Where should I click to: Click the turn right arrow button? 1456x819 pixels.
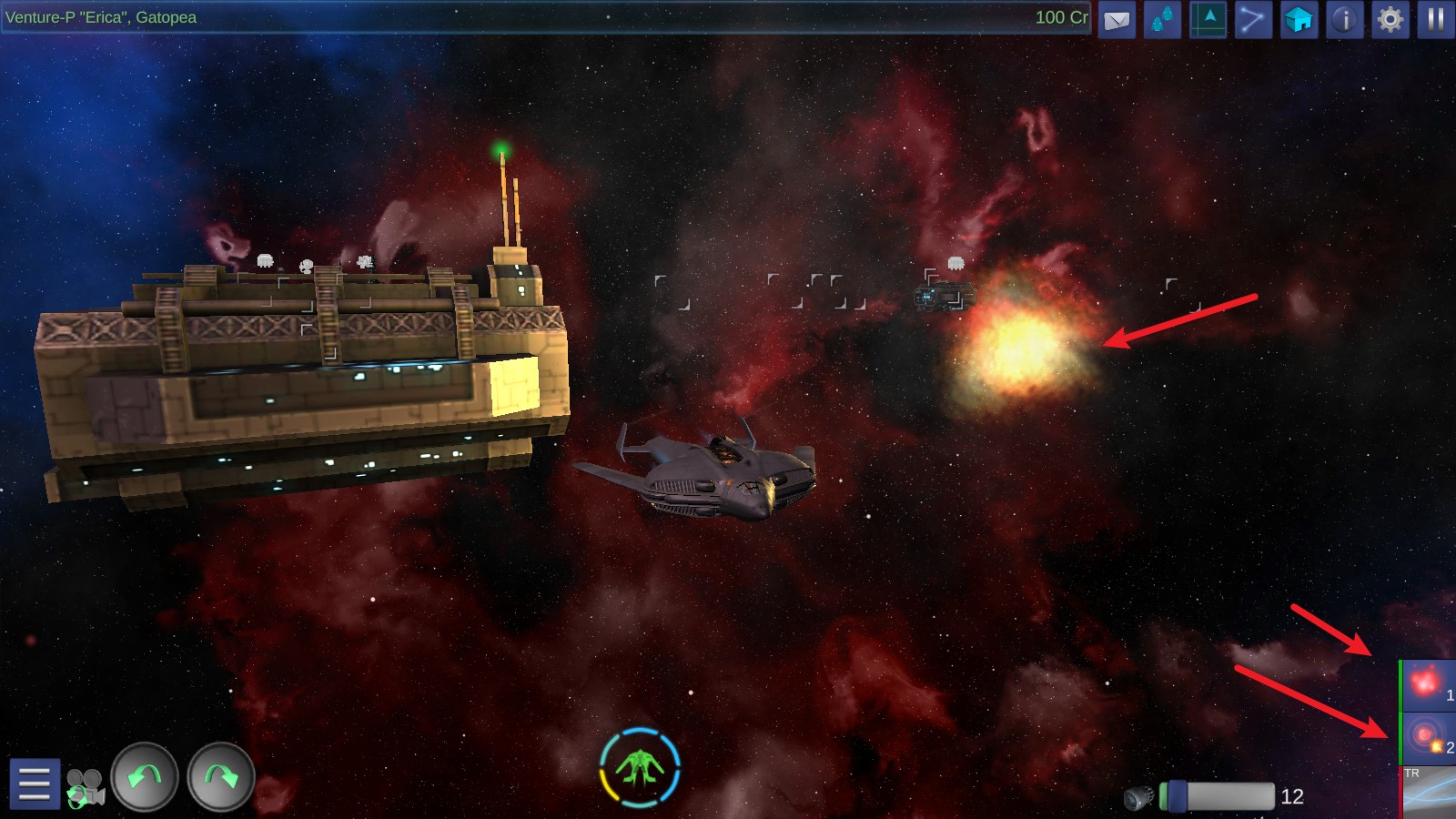coord(220,776)
